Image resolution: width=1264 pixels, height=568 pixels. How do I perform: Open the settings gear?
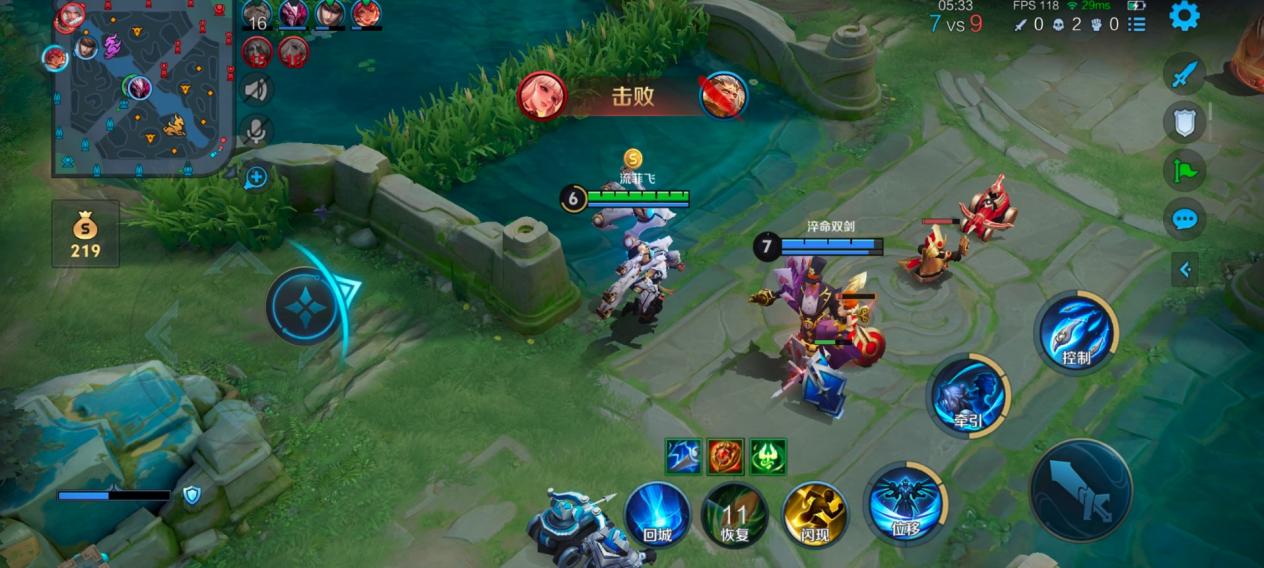point(1184,16)
